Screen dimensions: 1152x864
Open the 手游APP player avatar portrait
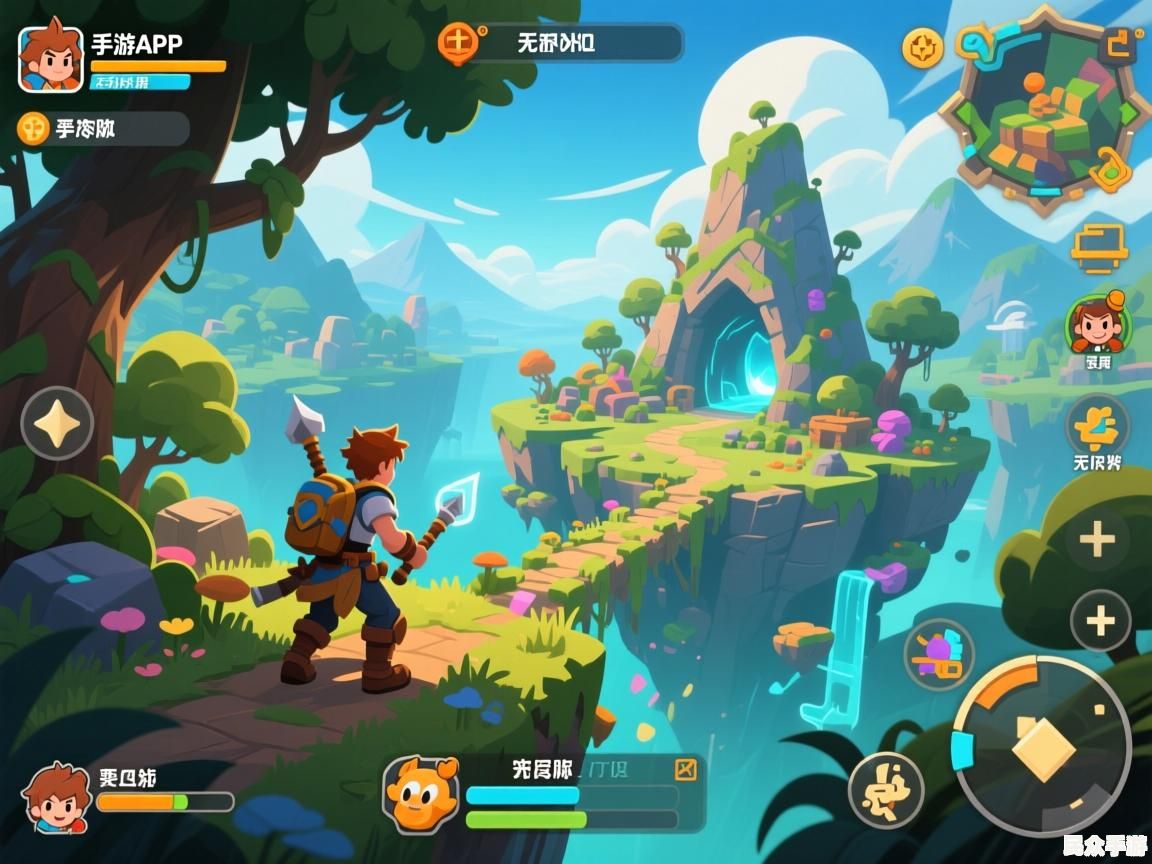coord(50,57)
